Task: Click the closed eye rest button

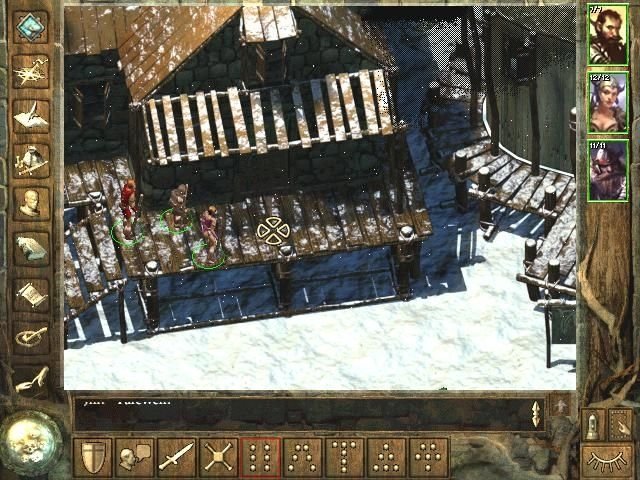Action: [x=607, y=461]
